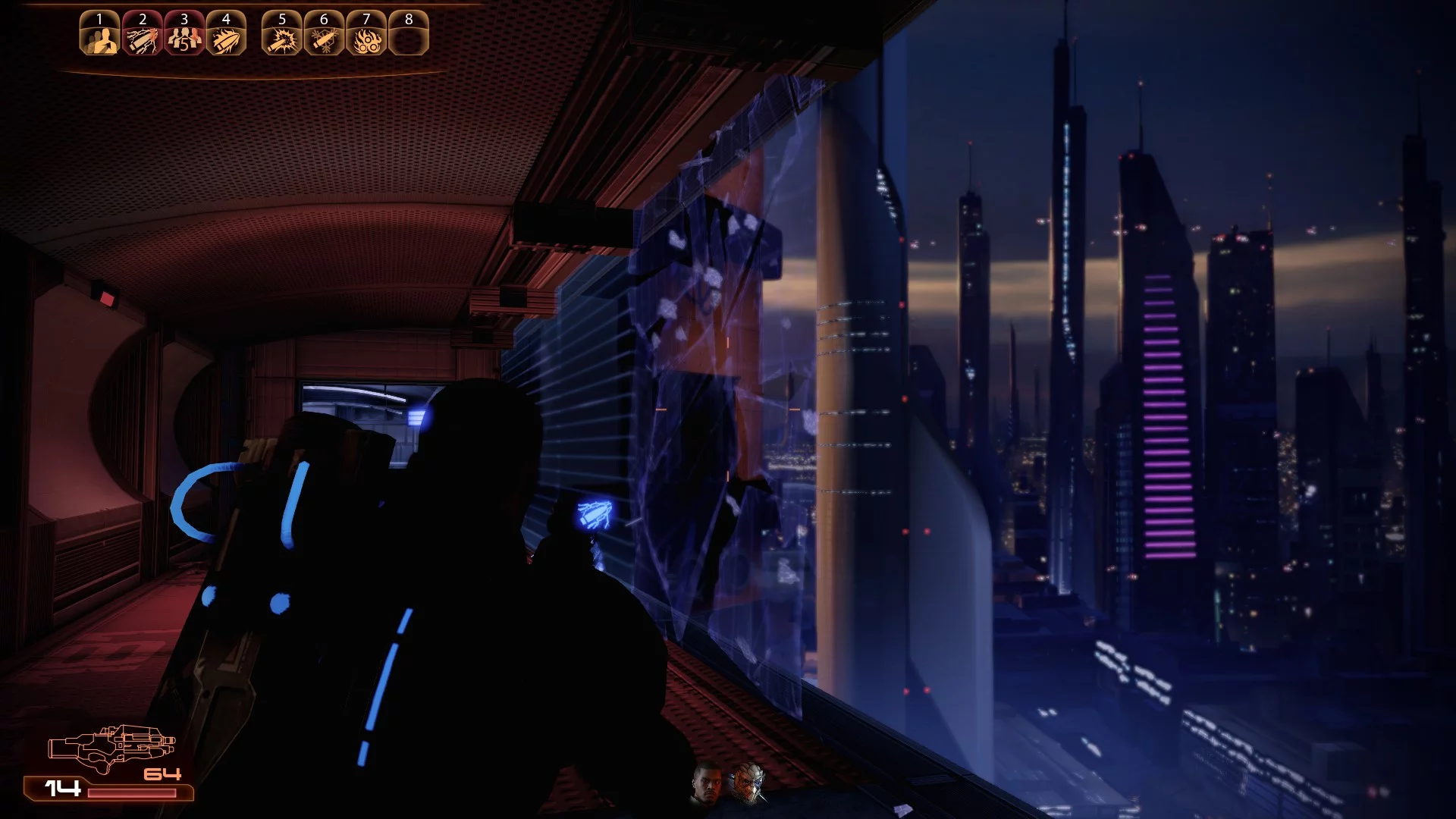Activate the Incendiary Ammo power in slot 4
Viewport: 1456px width, 819px height.
pyautogui.click(x=226, y=33)
